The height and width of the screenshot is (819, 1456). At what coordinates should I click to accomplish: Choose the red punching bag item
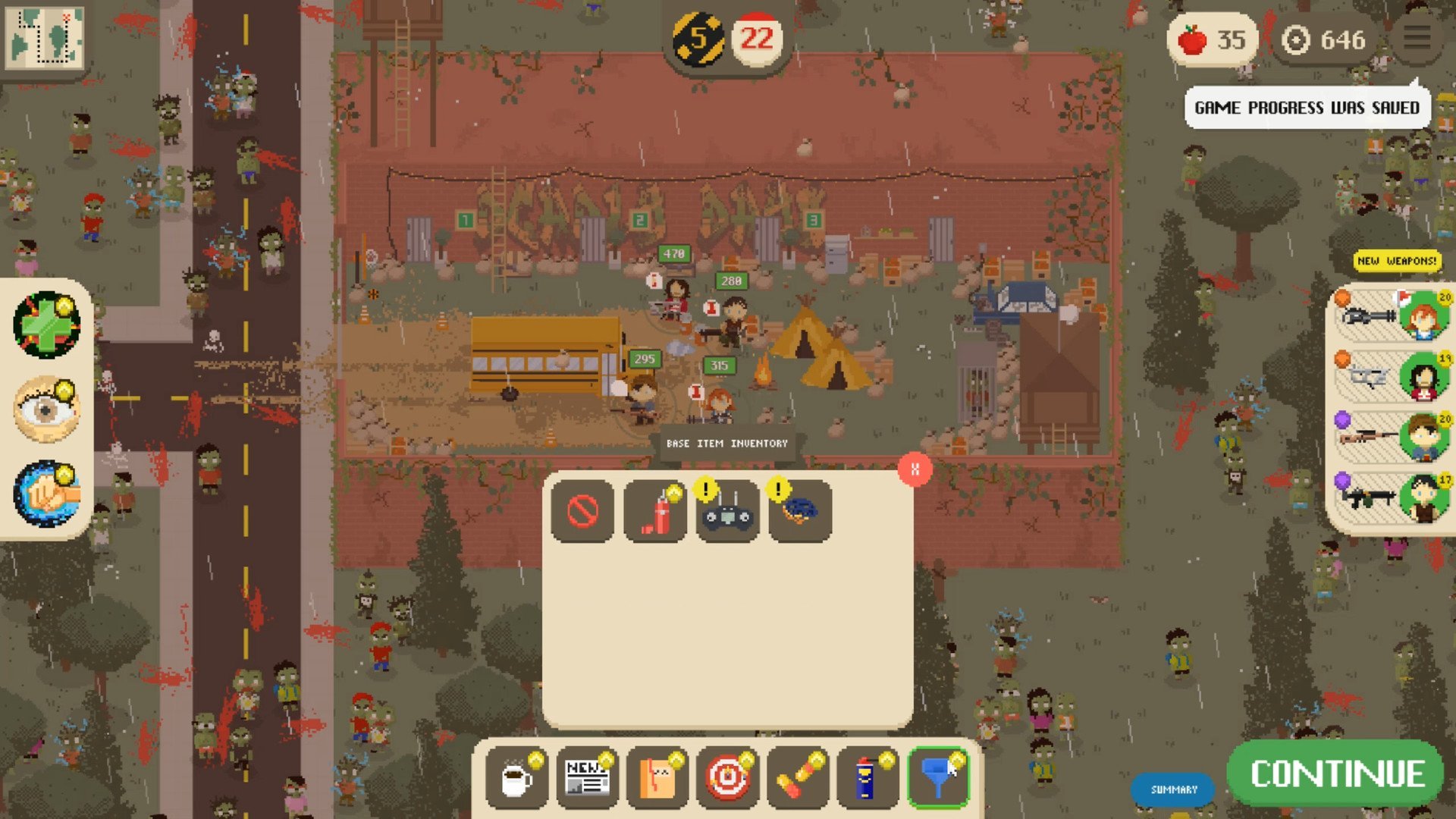[655, 511]
